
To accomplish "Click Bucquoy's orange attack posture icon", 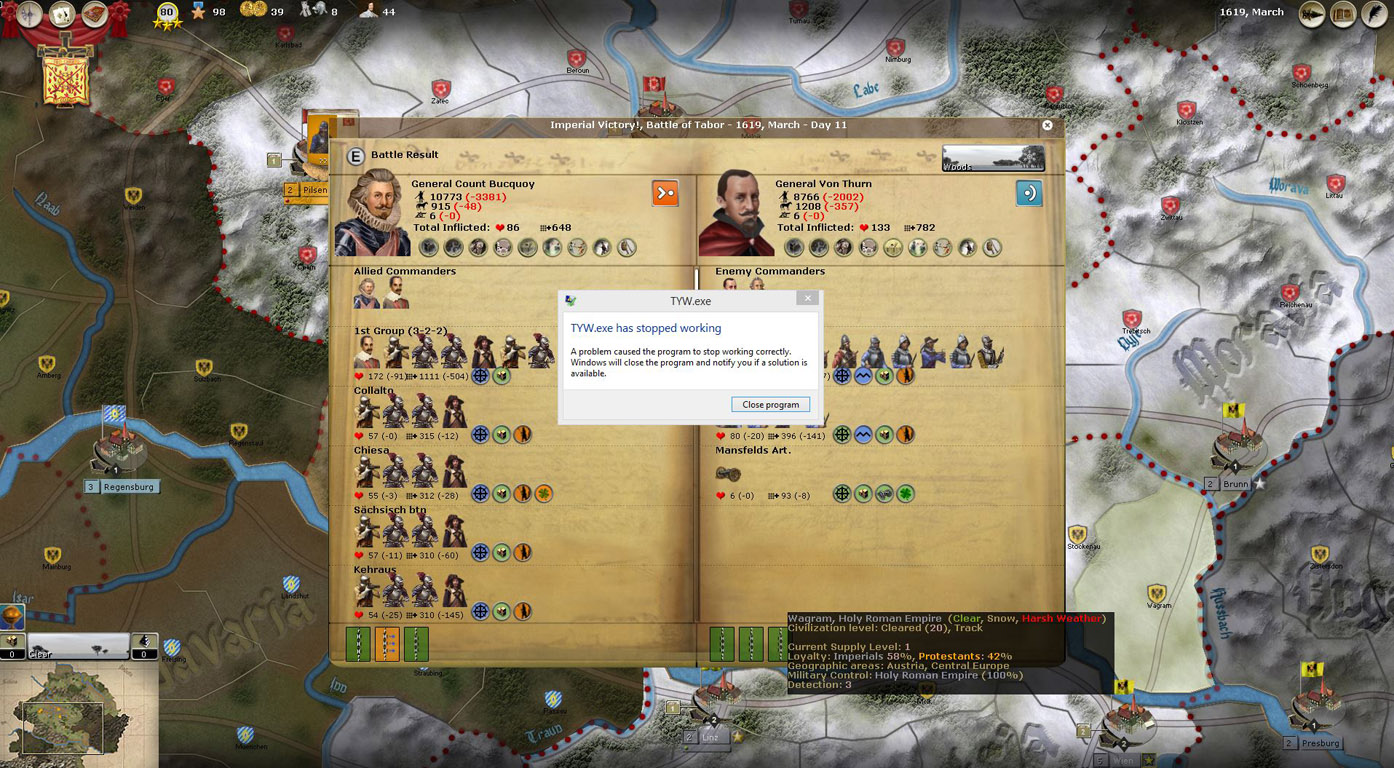I will [665, 193].
